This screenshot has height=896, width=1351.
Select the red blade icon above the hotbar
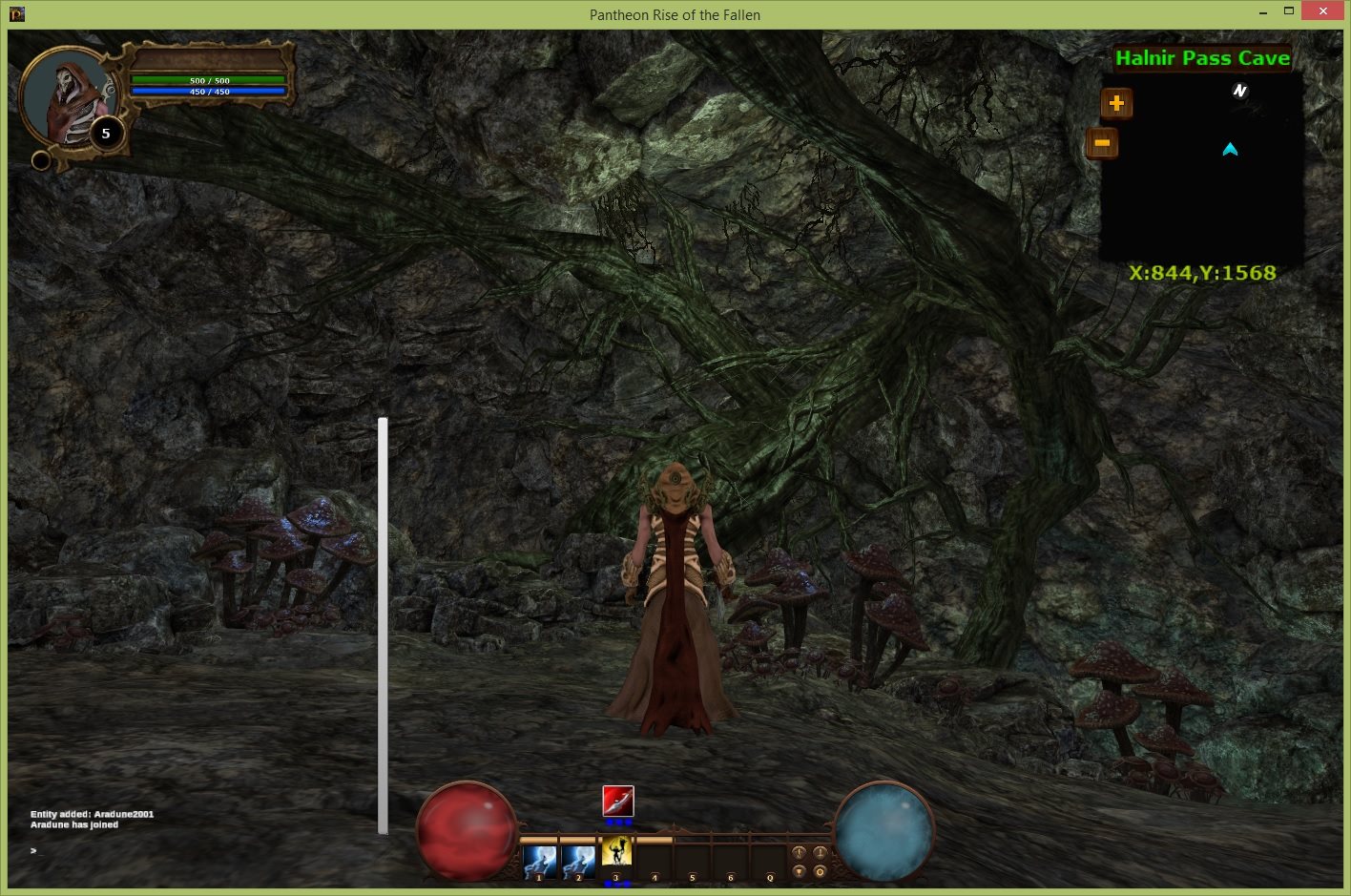pos(618,801)
